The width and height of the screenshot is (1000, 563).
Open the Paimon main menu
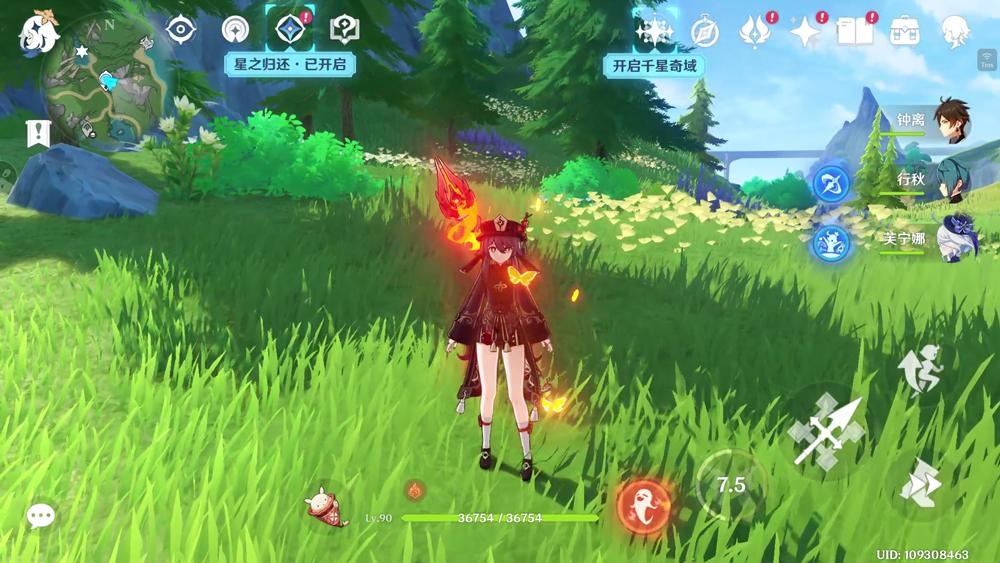[x=40, y=32]
